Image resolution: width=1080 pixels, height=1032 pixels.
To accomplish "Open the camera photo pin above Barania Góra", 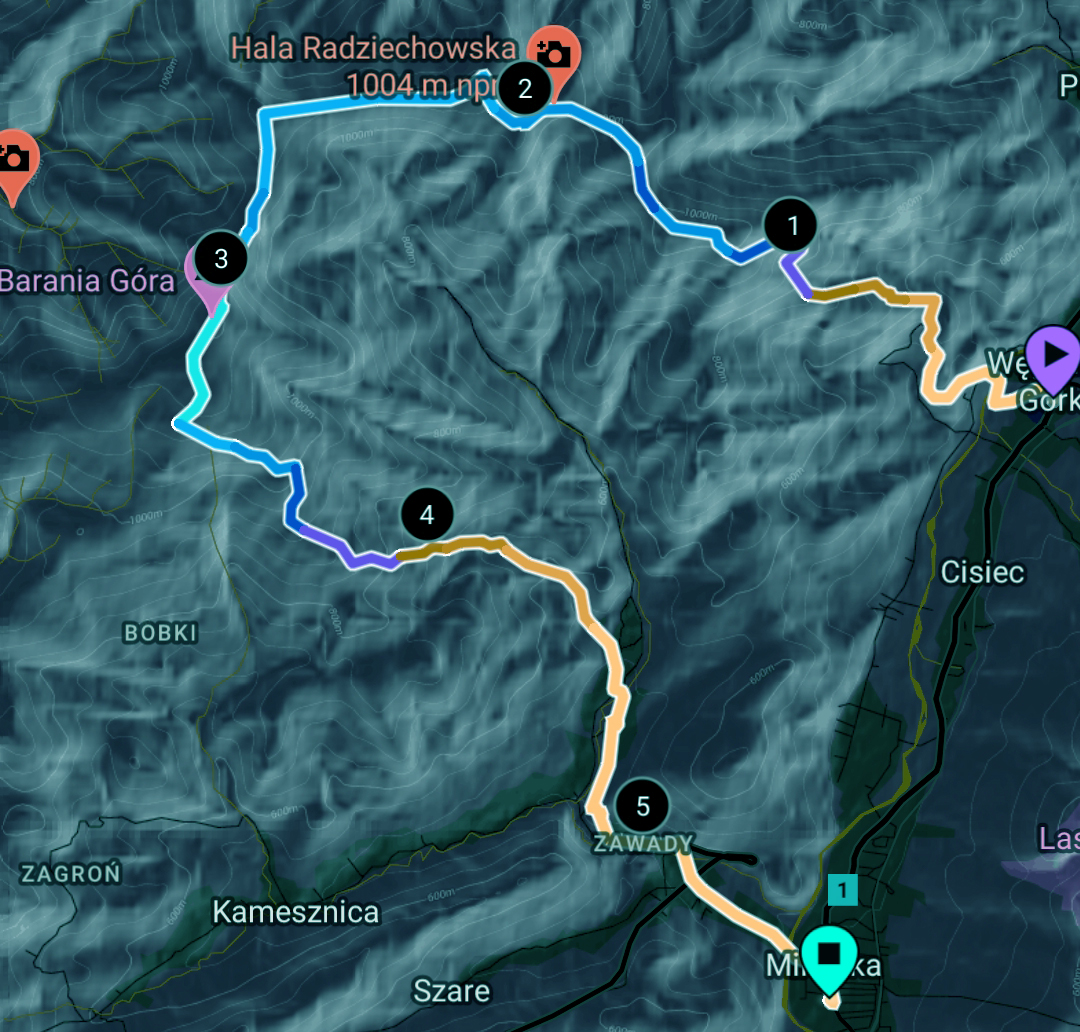I will click(15, 159).
